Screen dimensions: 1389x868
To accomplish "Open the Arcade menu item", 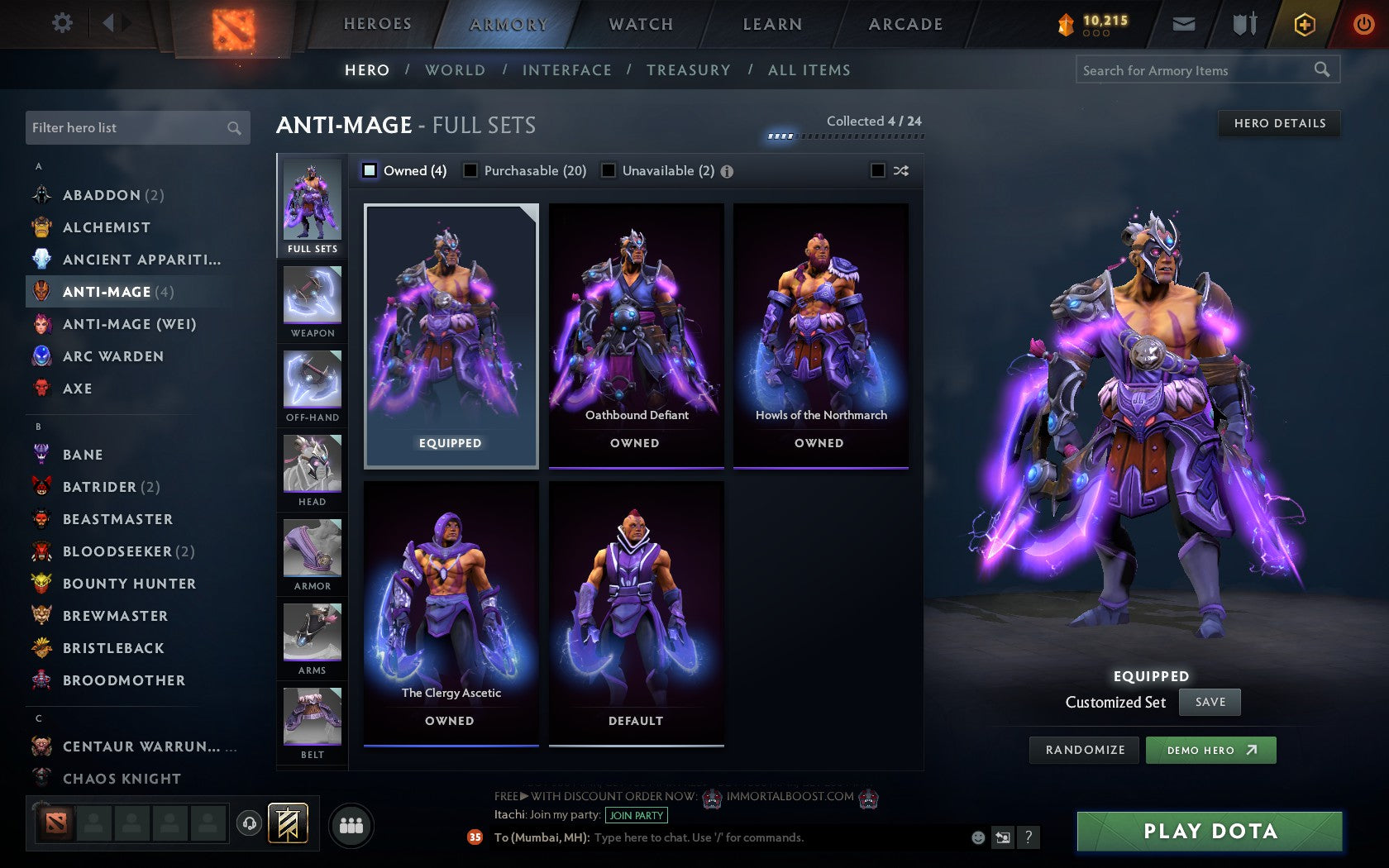I will coord(905,24).
